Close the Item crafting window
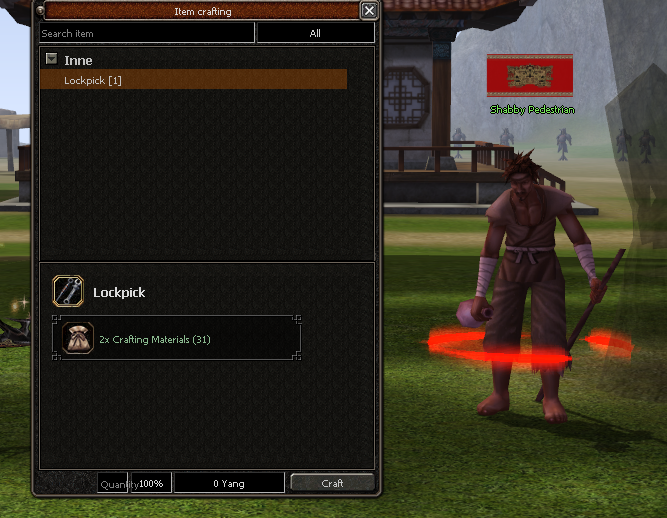667x518 pixels. coord(369,11)
